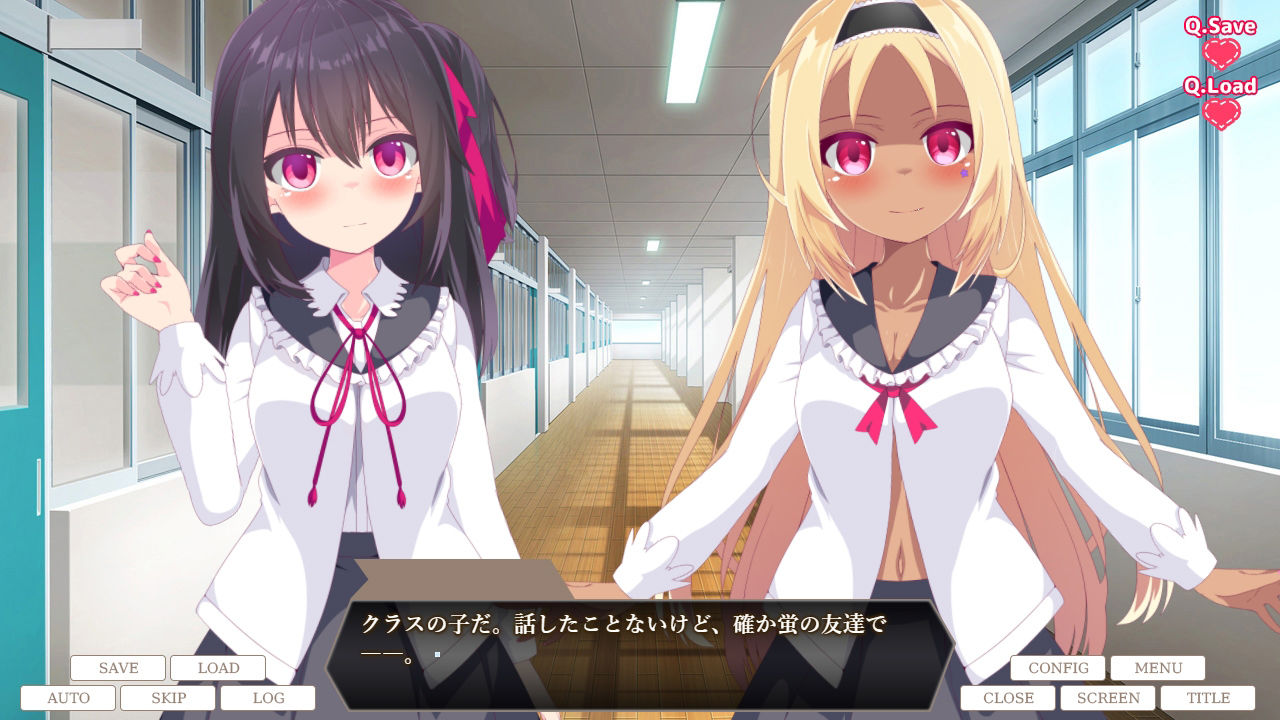Return to the TITLE screen
This screenshot has width=1280, height=720.
click(1209, 697)
